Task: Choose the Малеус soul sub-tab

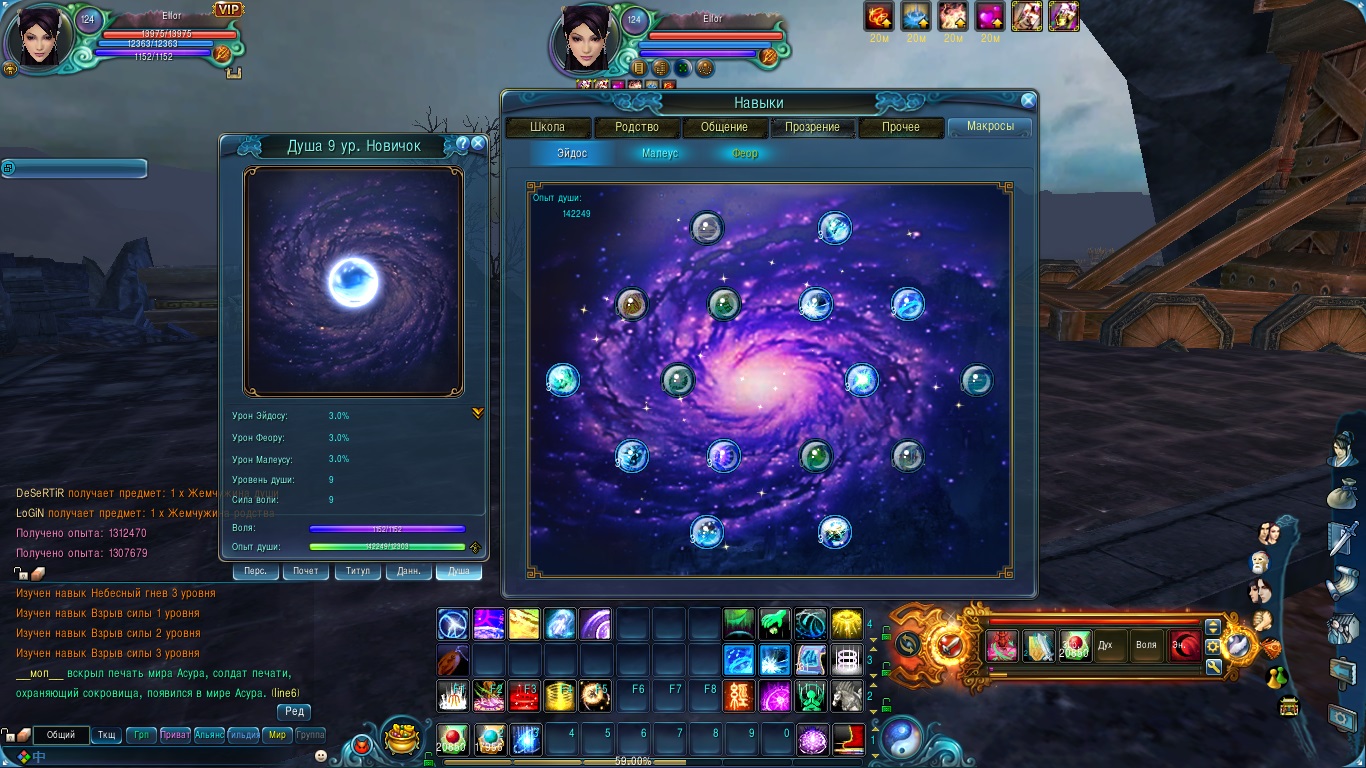Action: click(x=660, y=154)
